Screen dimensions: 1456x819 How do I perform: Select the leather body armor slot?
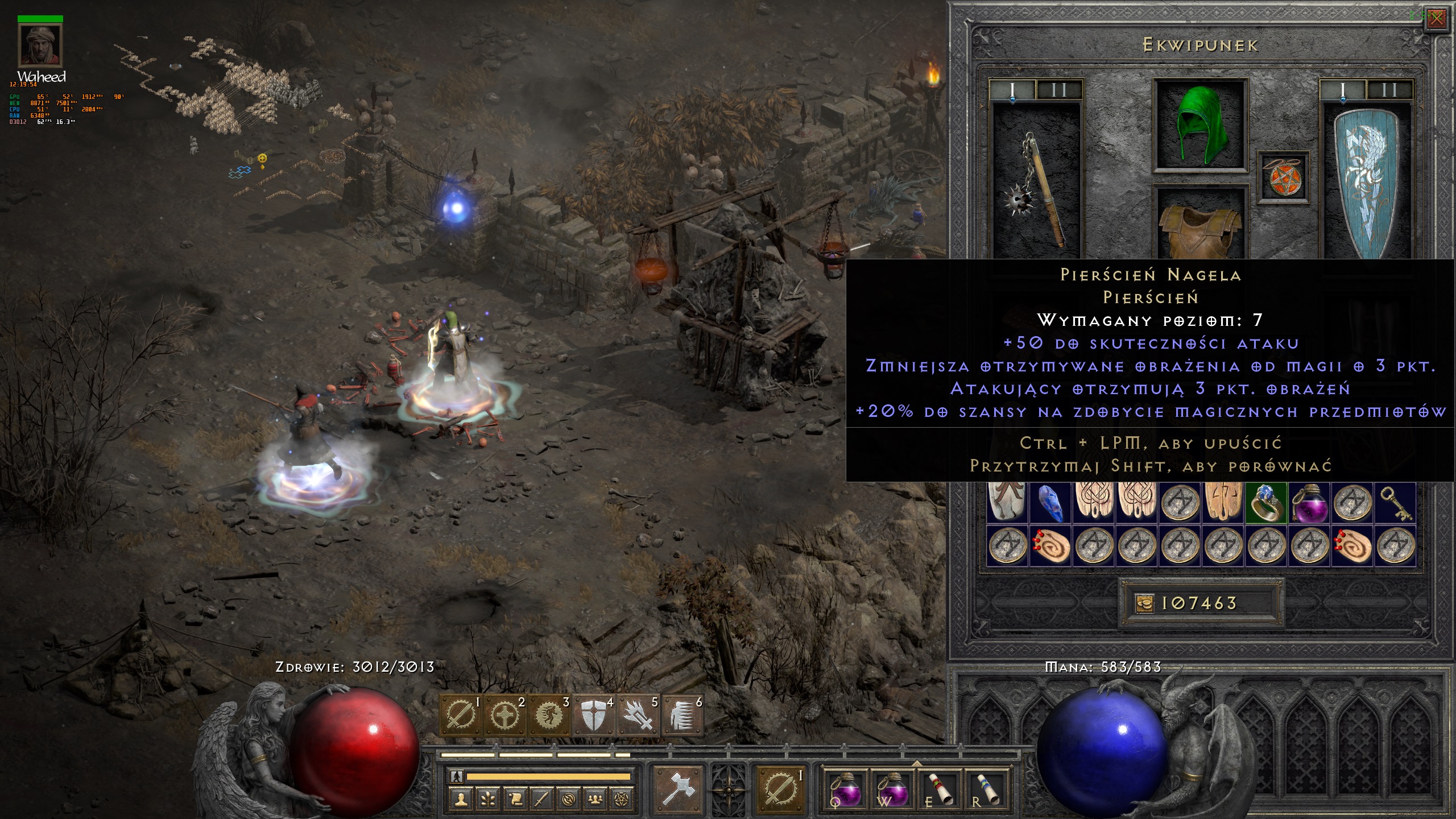tap(1200, 227)
